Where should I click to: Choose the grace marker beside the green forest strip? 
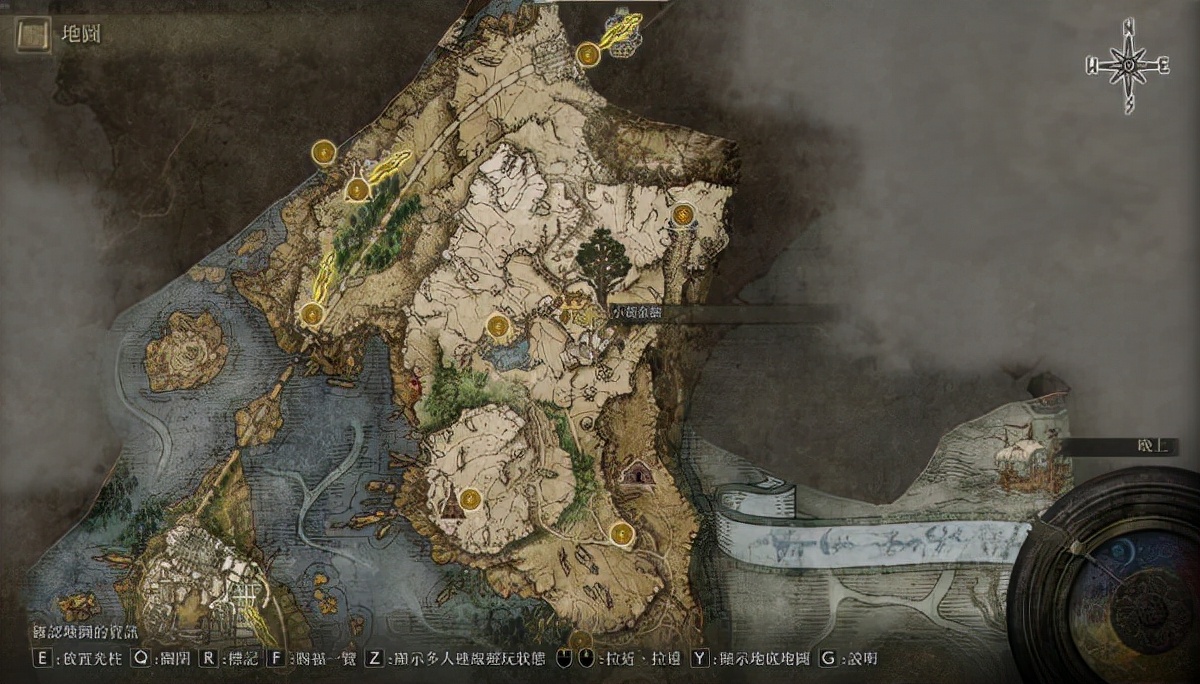click(x=358, y=189)
